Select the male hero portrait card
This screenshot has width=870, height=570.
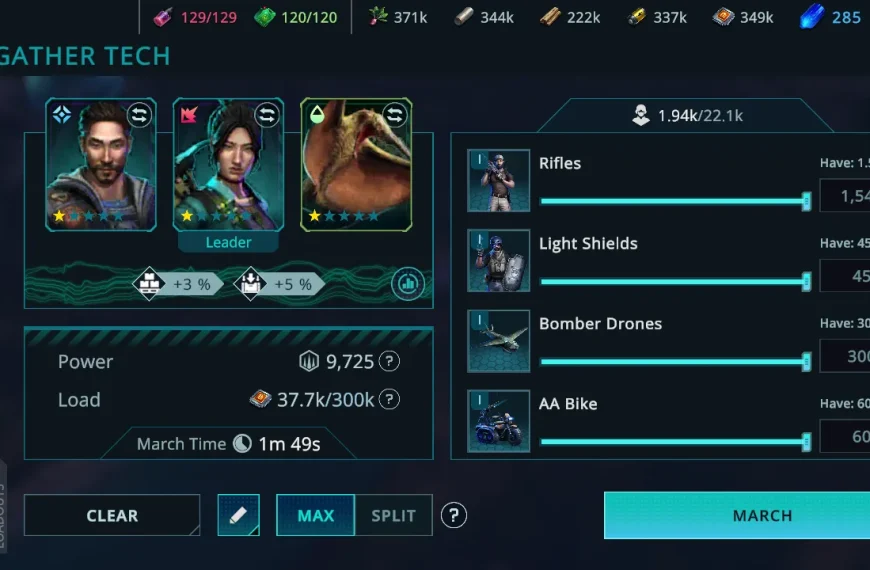100,165
